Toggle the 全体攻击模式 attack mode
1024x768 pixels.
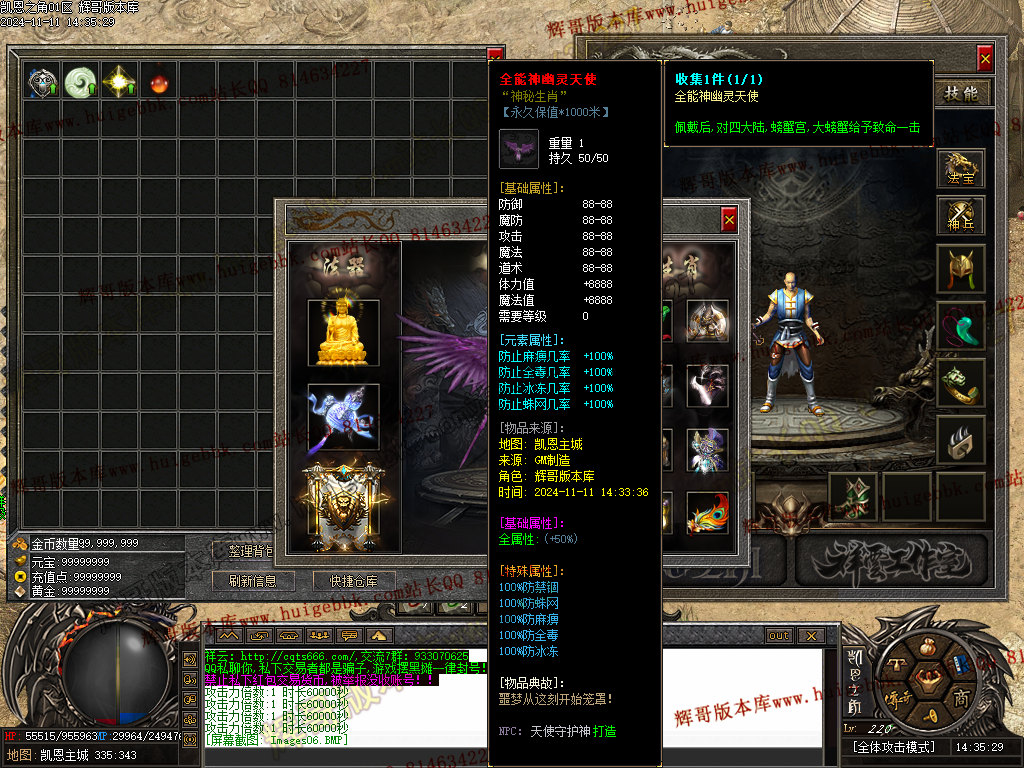[893, 747]
